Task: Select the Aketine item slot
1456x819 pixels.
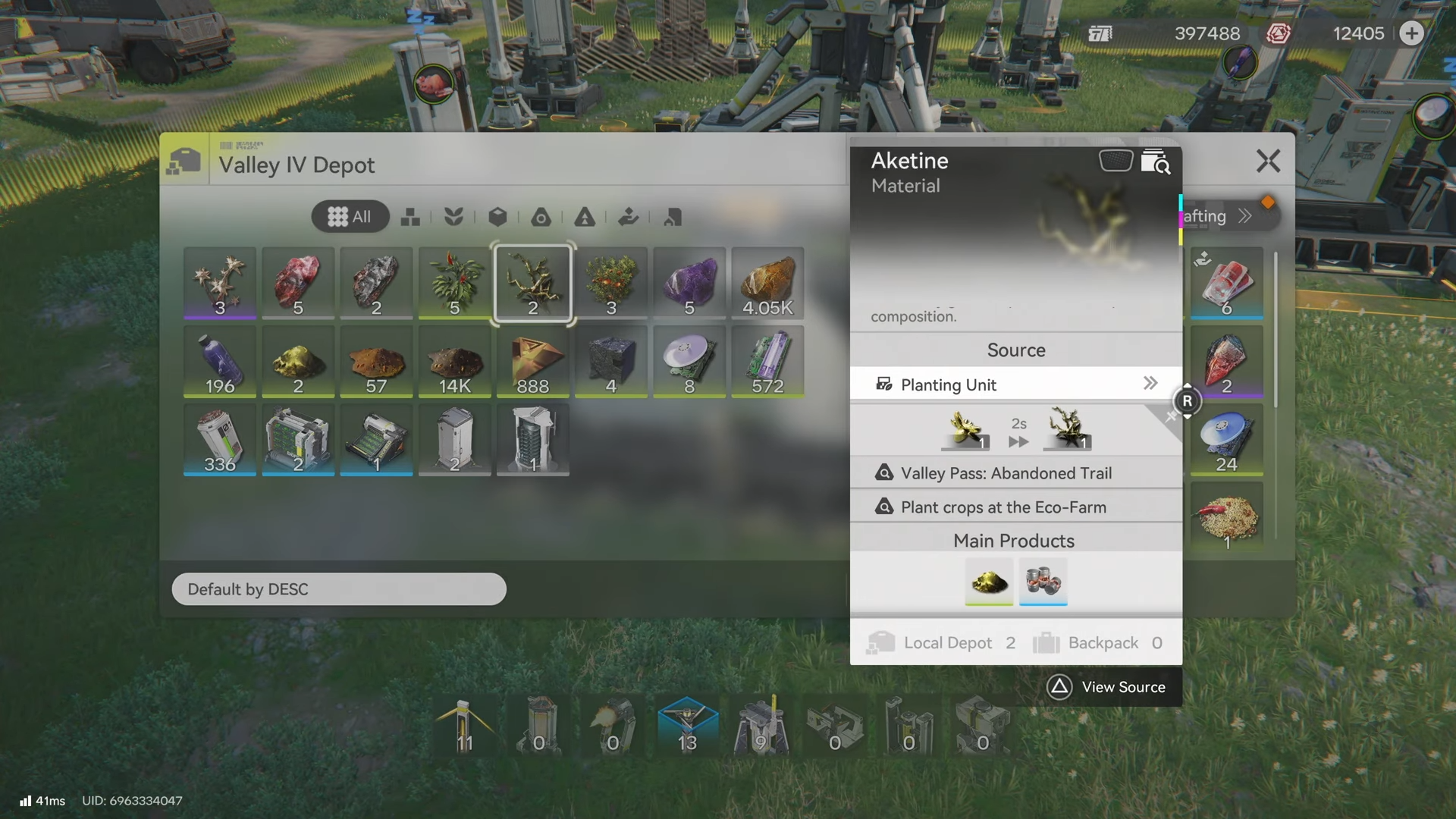Action: (532, 284)
